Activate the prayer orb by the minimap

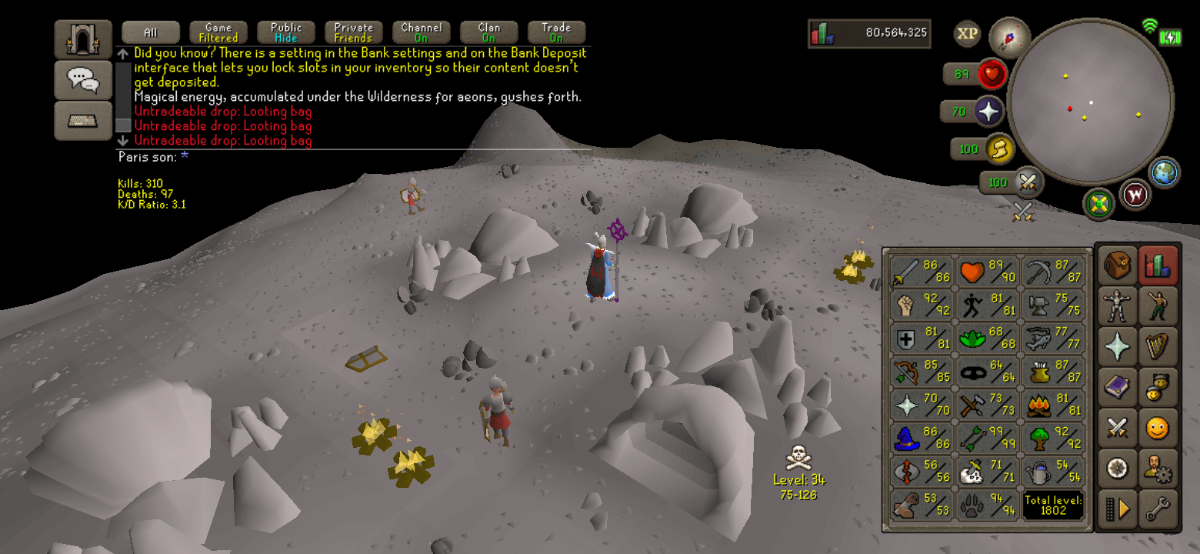tap(990, 111)
